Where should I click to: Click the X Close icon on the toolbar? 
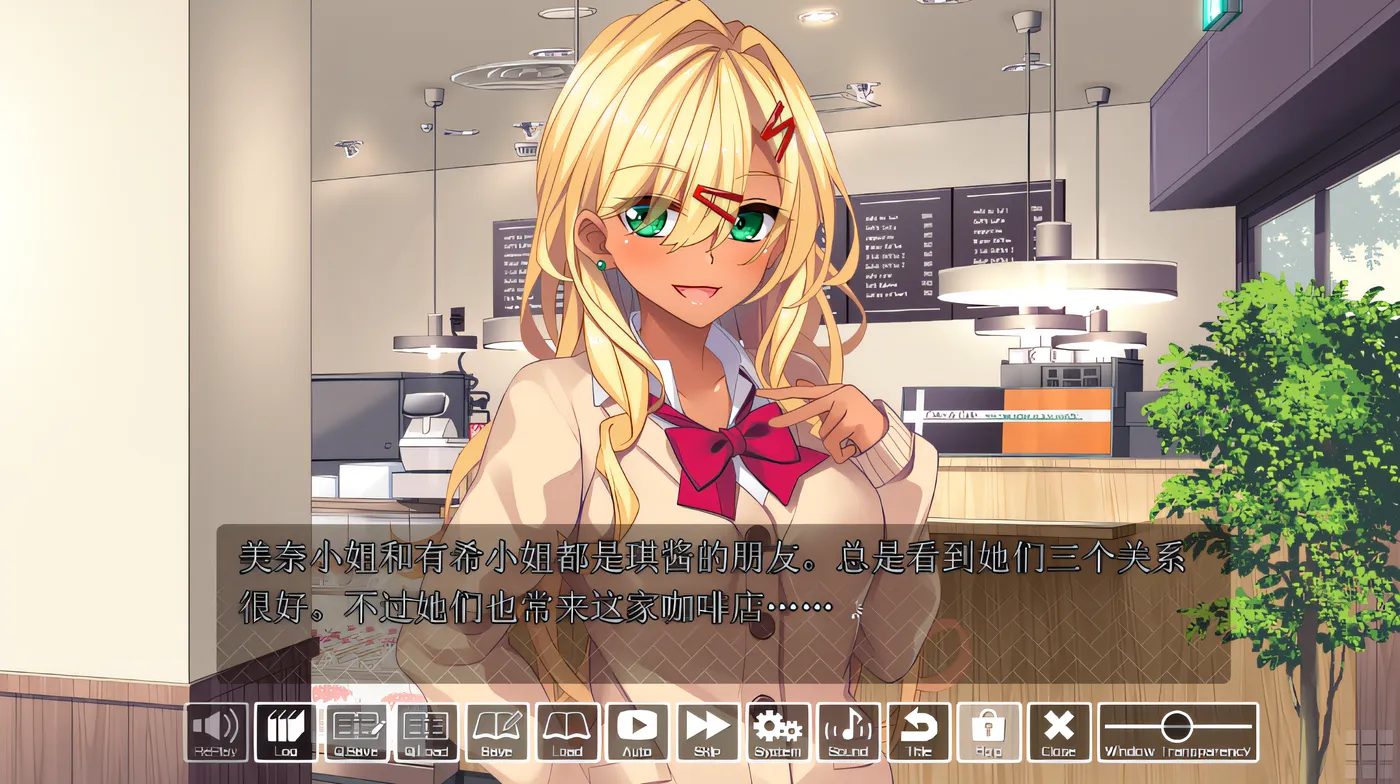click(x=1058, y=734)
